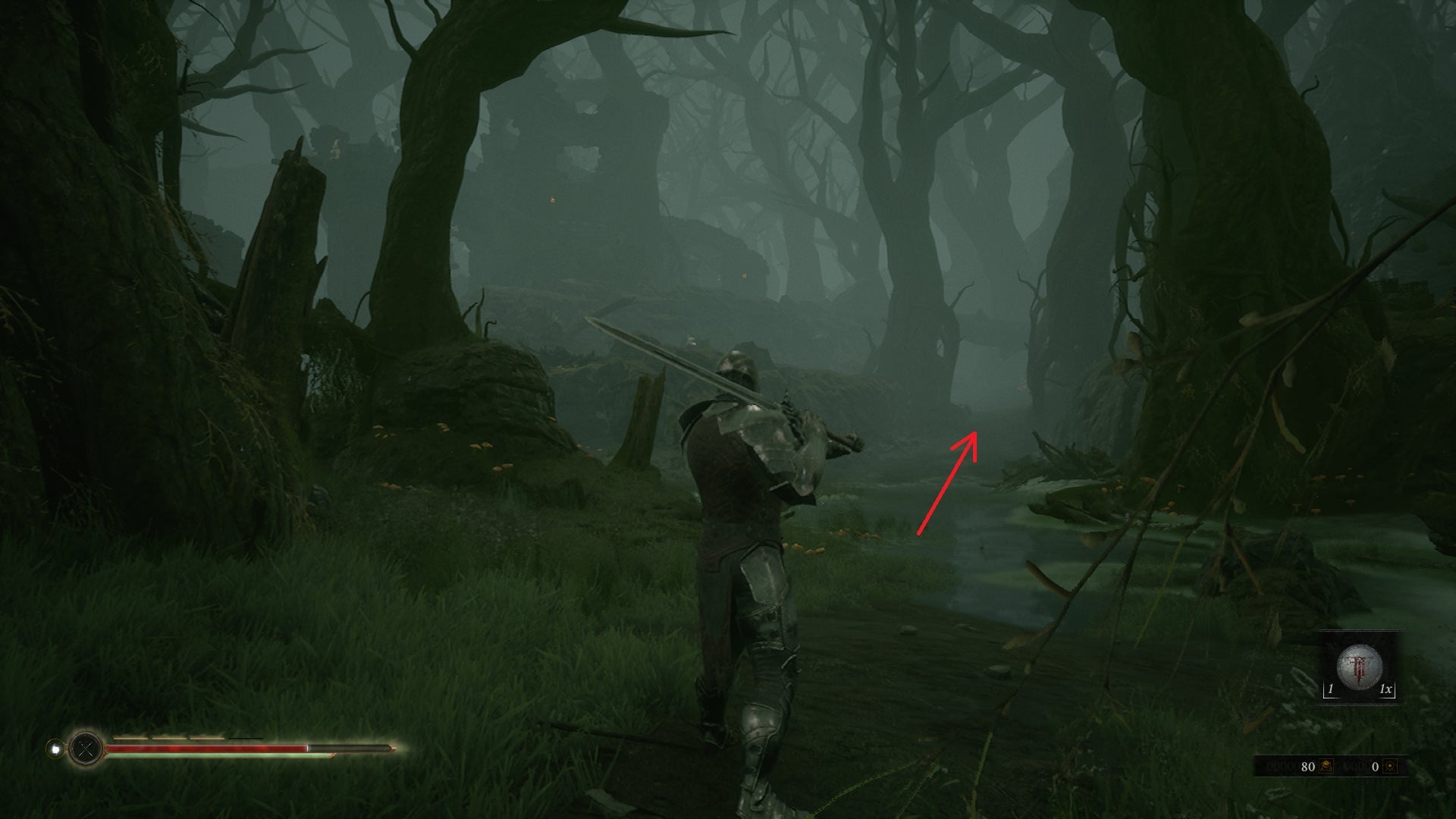1456x819 pixels.
Task: Click the red health bar
Action: pos(203,748)
